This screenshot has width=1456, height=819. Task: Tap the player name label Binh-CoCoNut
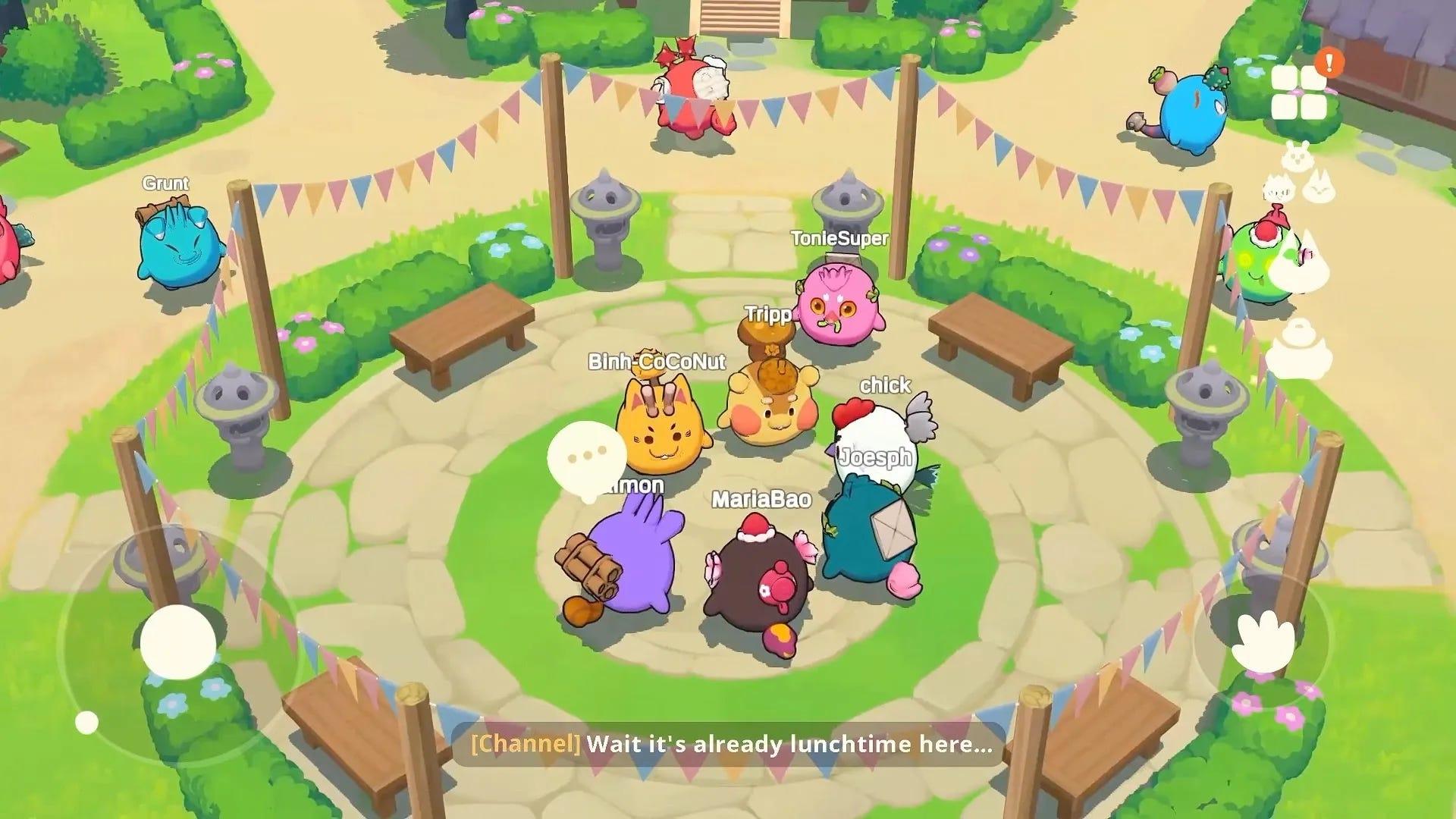(x=657, y=362)
